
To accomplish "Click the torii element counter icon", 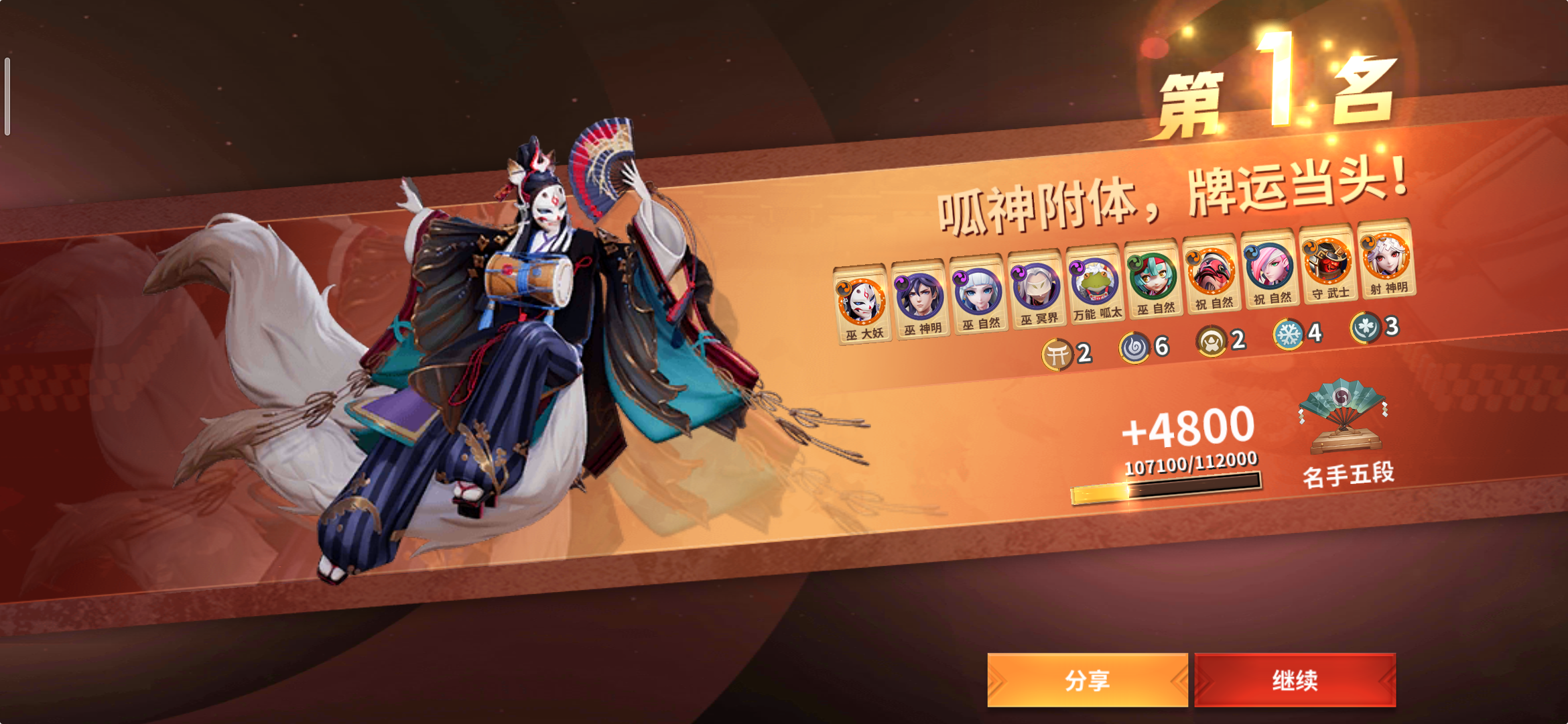I will click(x=1057, y=351).
